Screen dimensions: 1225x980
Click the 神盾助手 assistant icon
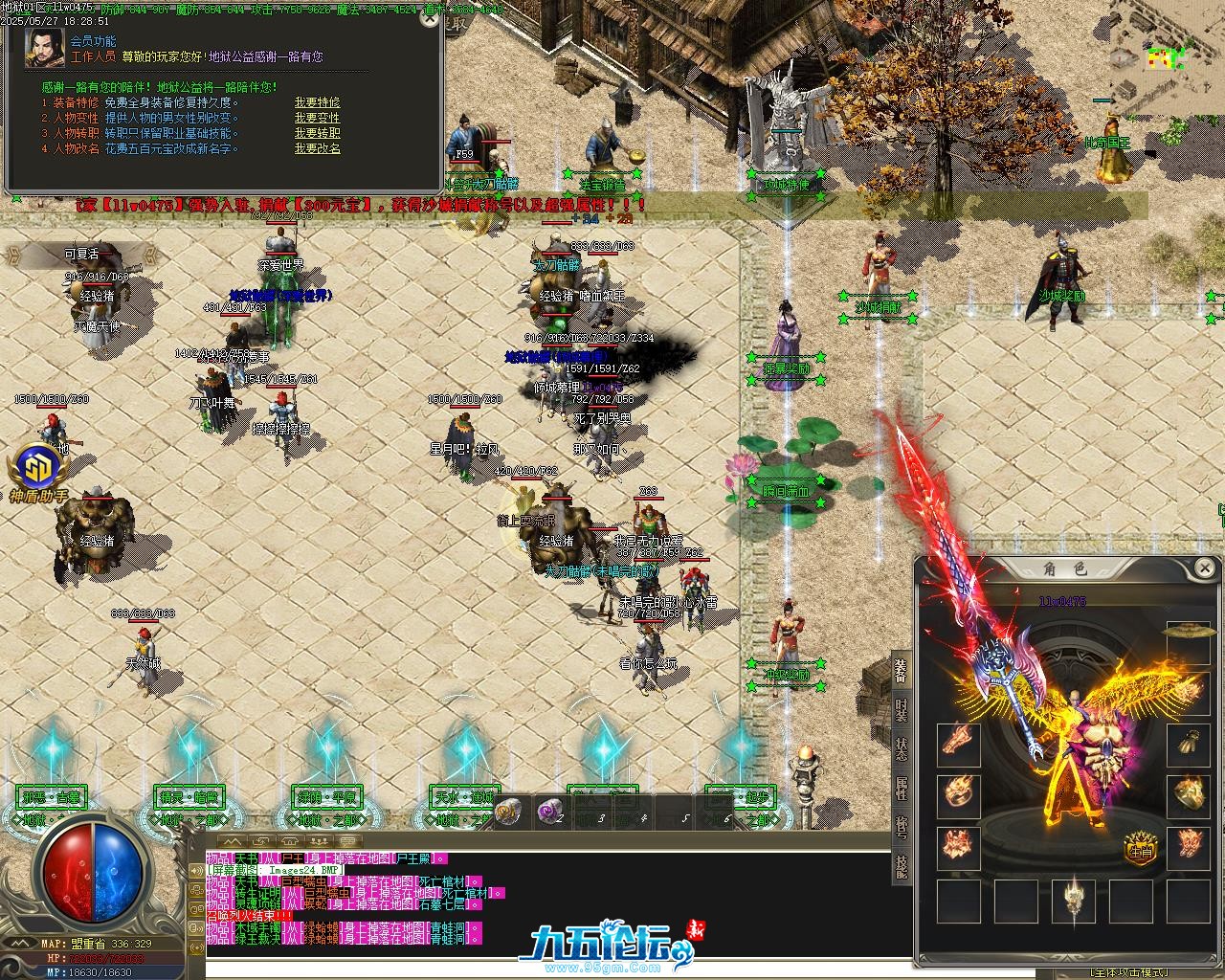tap(38, 471)
